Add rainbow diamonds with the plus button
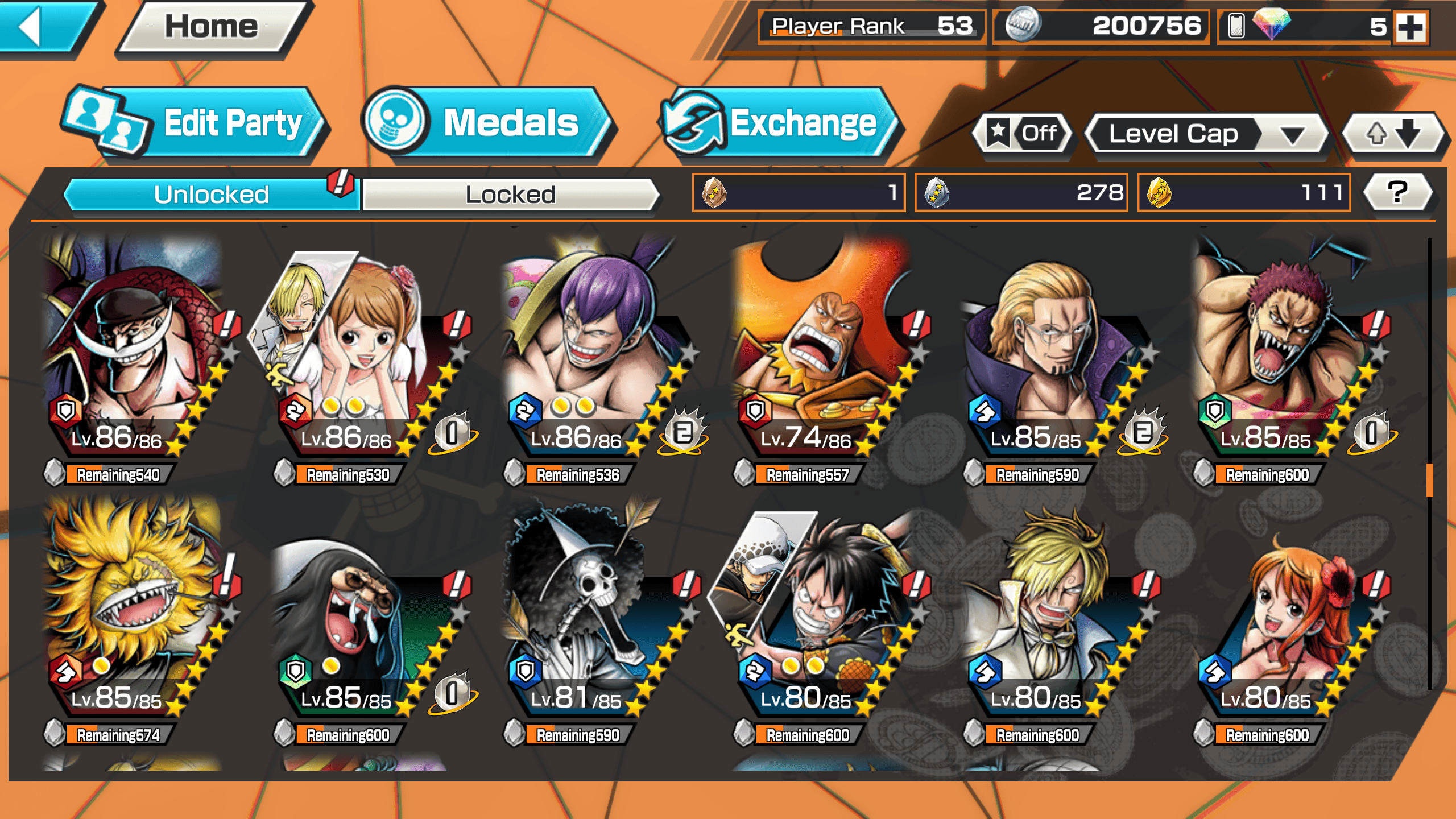Image resolution: width=1456 pixels, height=819 pixels. (x=1410, y=27)
